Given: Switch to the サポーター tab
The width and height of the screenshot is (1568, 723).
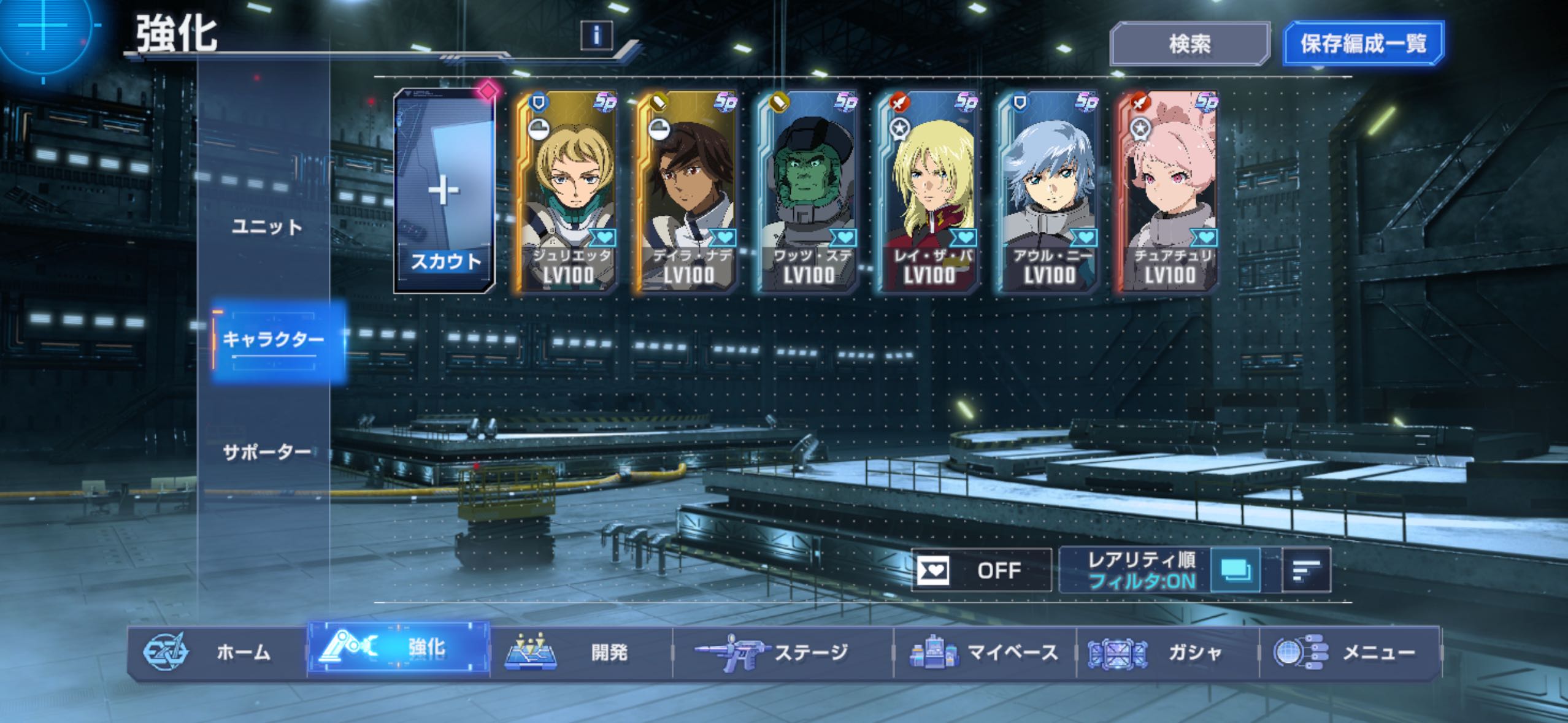Looking at the screenshot, I should [x=267, y=453].
